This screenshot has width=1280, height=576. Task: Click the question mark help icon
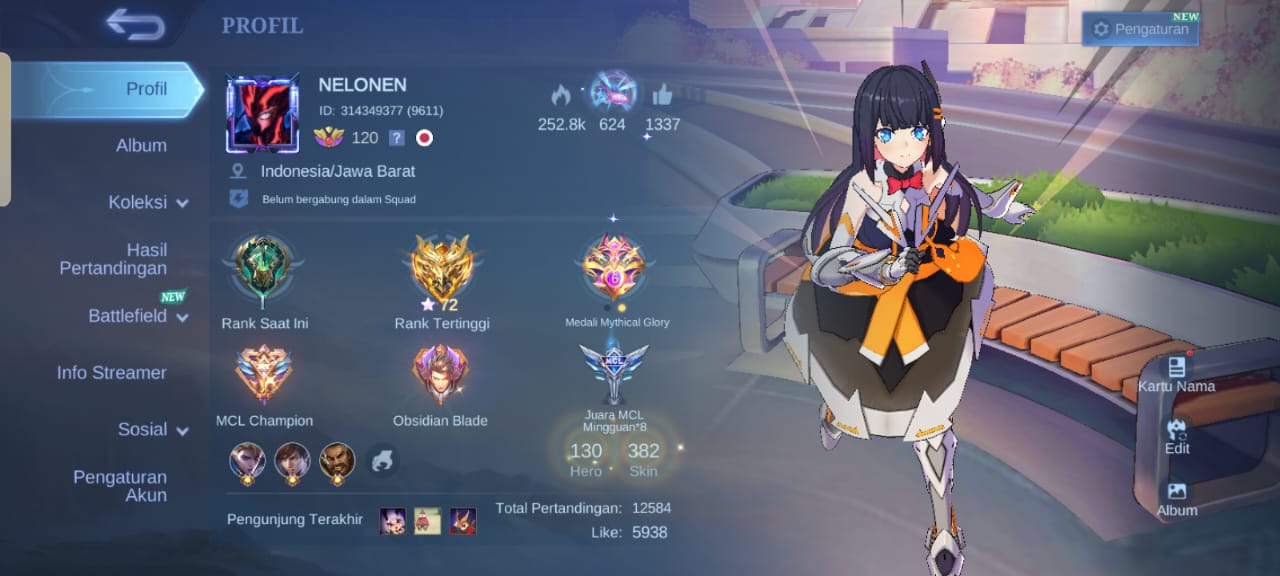point(397,138)
